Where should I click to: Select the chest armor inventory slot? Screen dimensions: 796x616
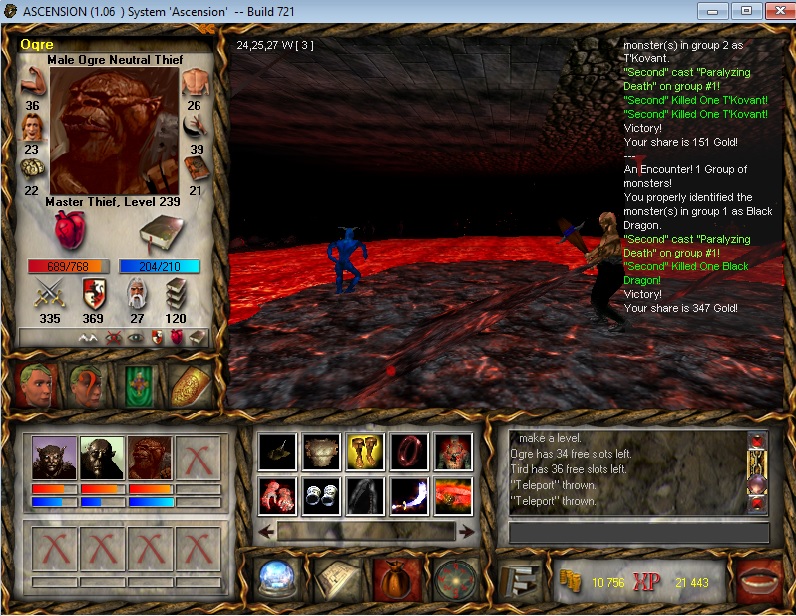322,452
